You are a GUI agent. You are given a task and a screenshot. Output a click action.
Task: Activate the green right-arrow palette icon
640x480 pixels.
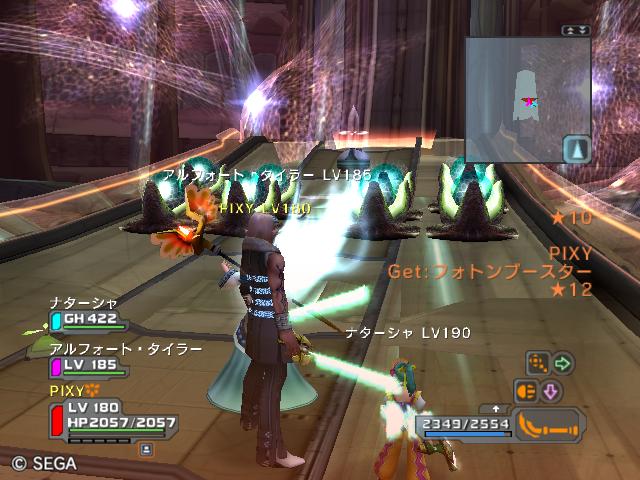[x=563, y=363]
